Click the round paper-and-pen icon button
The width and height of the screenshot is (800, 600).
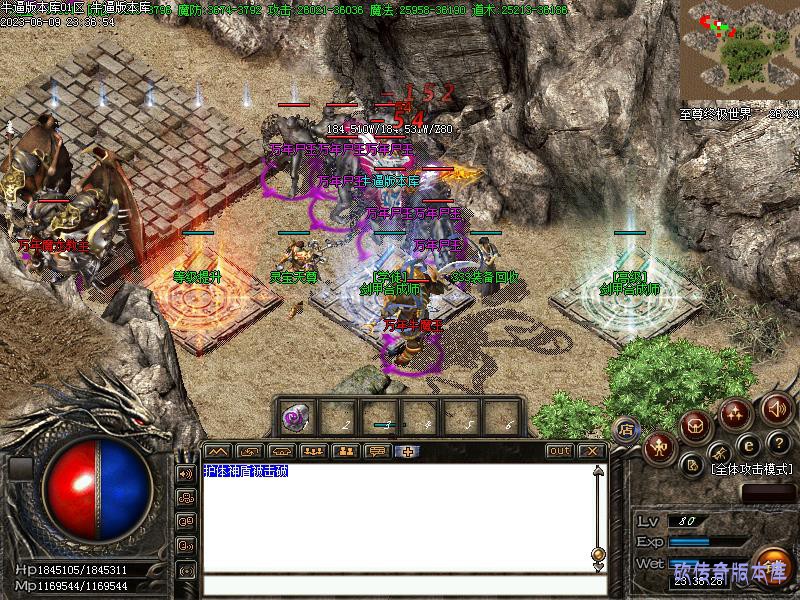(692, 465)
